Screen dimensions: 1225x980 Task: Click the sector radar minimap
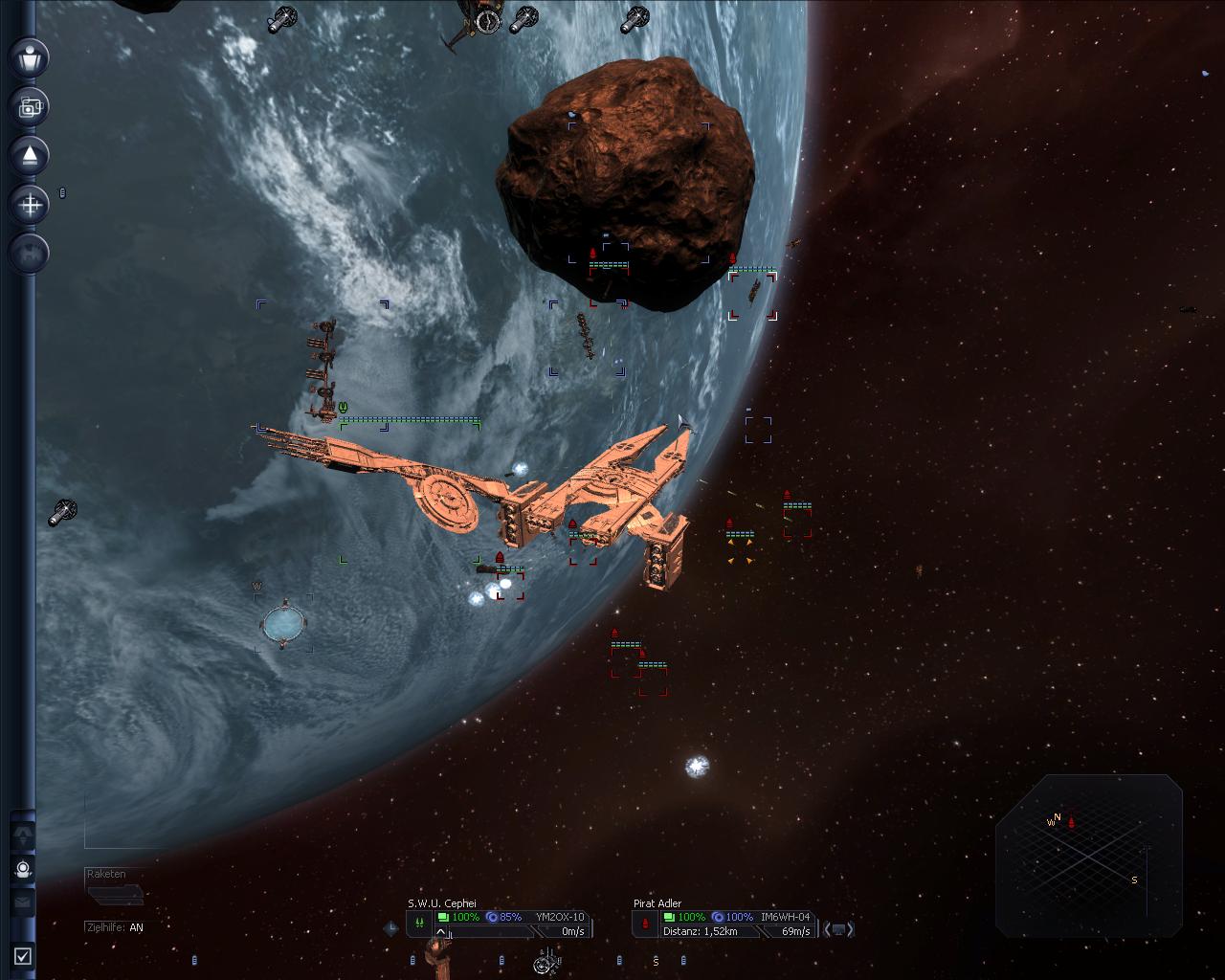[1089, 855]
